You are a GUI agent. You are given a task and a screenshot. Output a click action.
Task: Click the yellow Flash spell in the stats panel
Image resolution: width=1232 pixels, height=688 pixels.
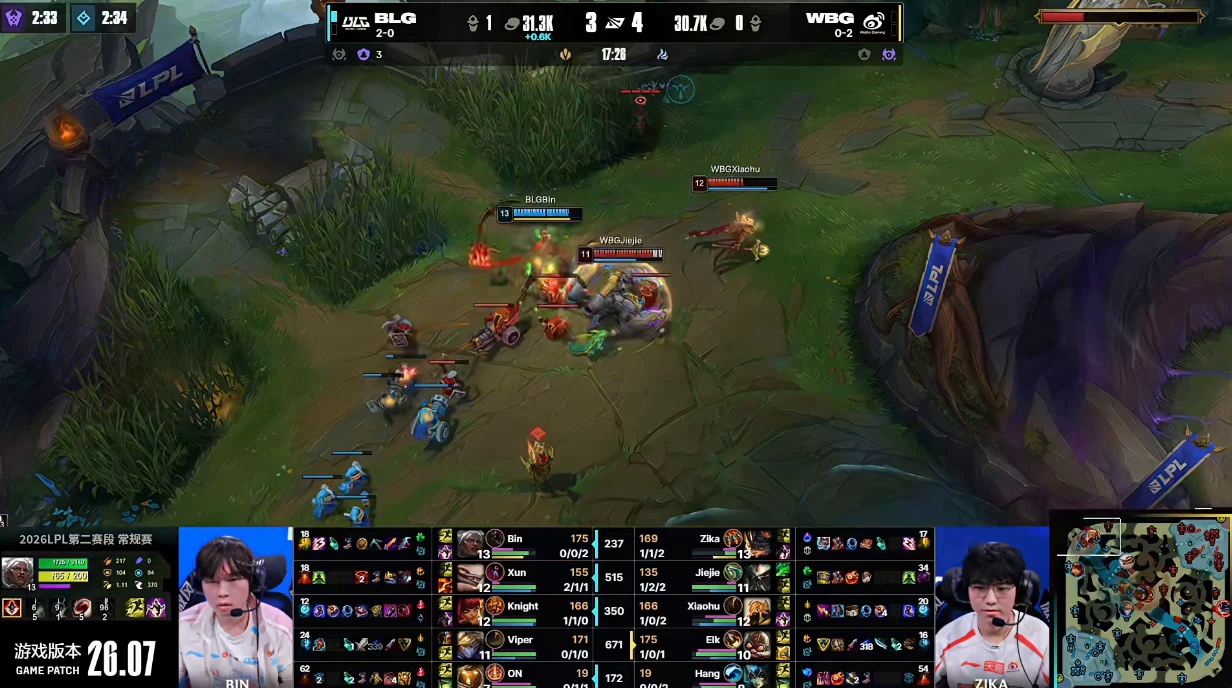(x=135, y=607)
